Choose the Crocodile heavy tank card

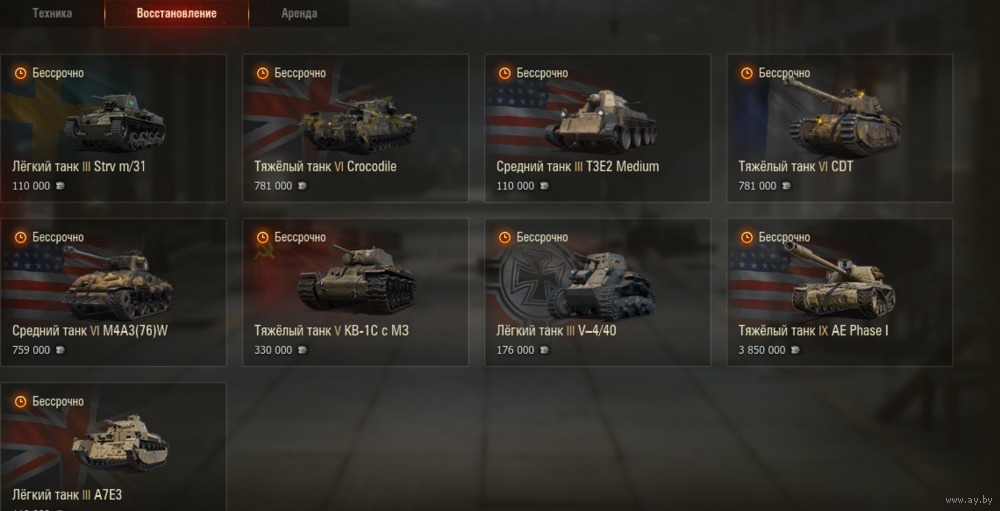pyautogui.click(x=356, y=128)
